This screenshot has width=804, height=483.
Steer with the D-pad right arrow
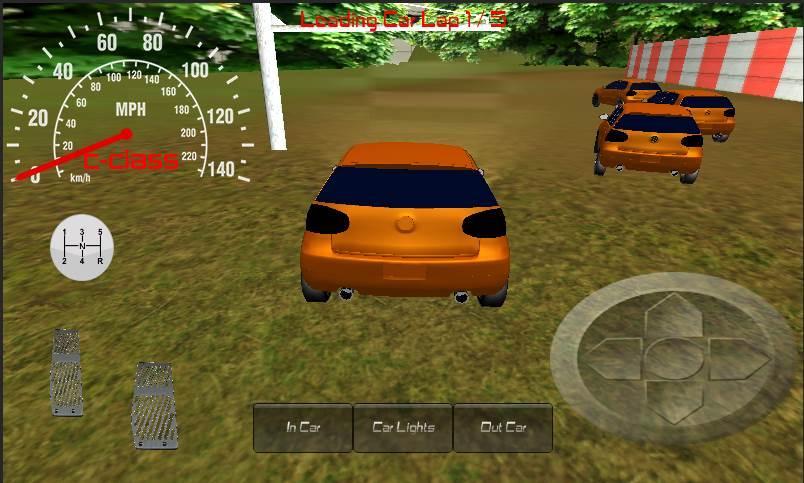[737, 357]
